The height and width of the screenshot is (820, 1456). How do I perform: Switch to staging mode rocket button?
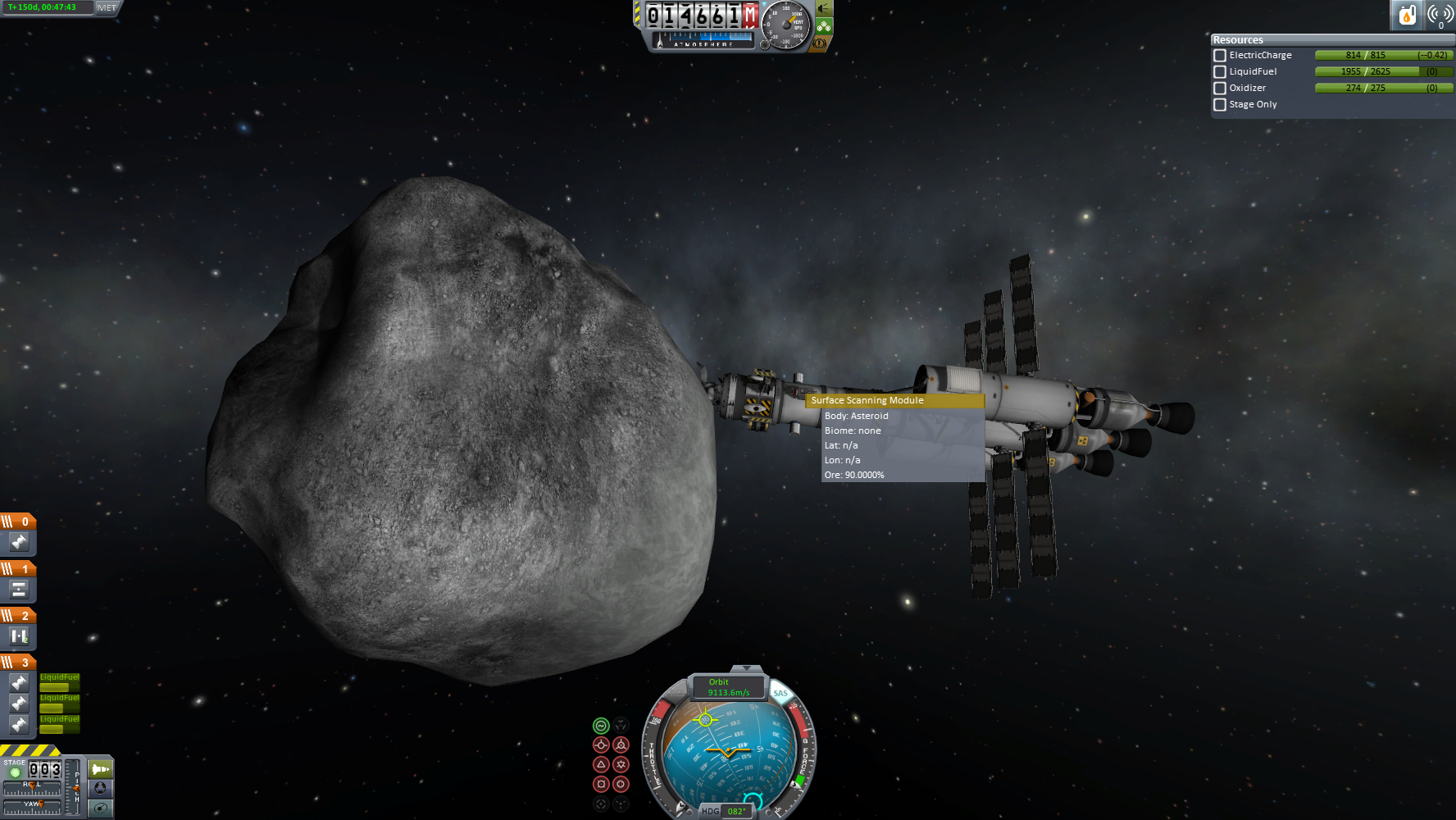[100, 769]
